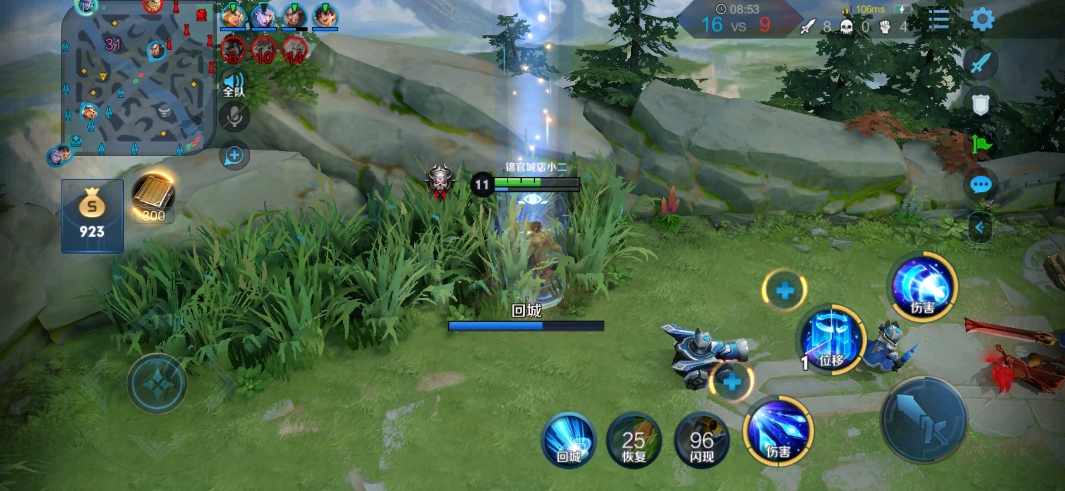Toggle the microphone button

(x=233, y=117)
